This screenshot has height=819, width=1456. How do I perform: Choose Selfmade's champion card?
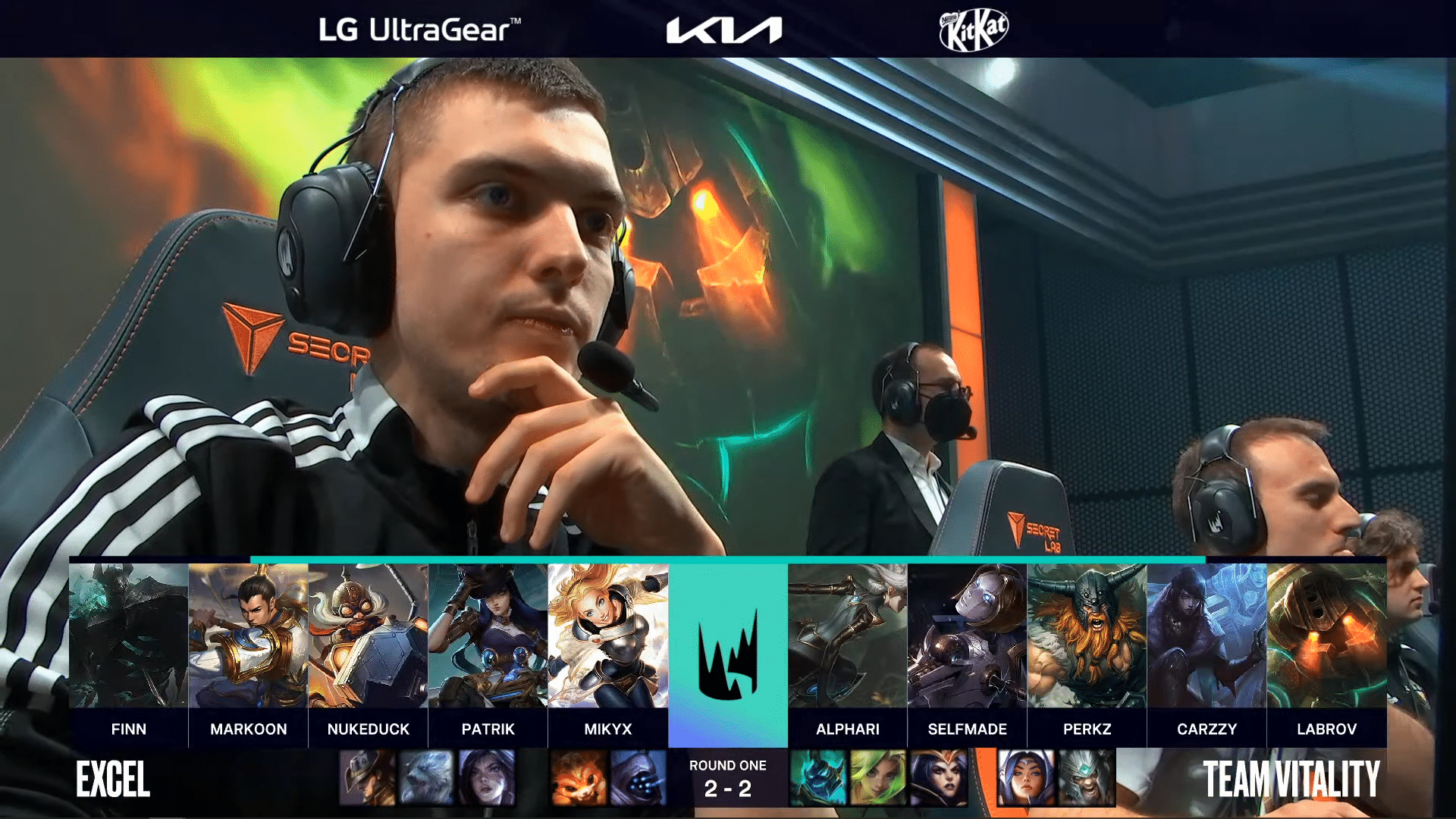[967, 635]
